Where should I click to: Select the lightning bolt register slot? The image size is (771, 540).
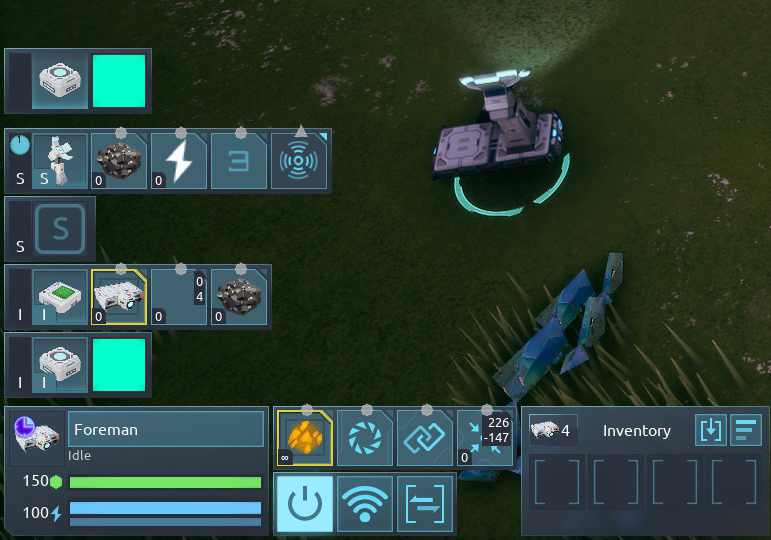tap(180, 160)
